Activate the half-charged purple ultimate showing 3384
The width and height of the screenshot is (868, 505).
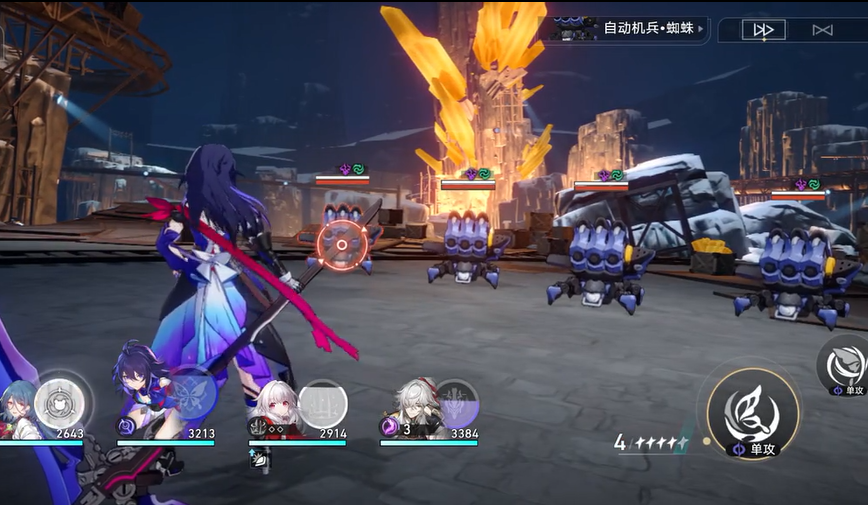[x=456, y=403]
